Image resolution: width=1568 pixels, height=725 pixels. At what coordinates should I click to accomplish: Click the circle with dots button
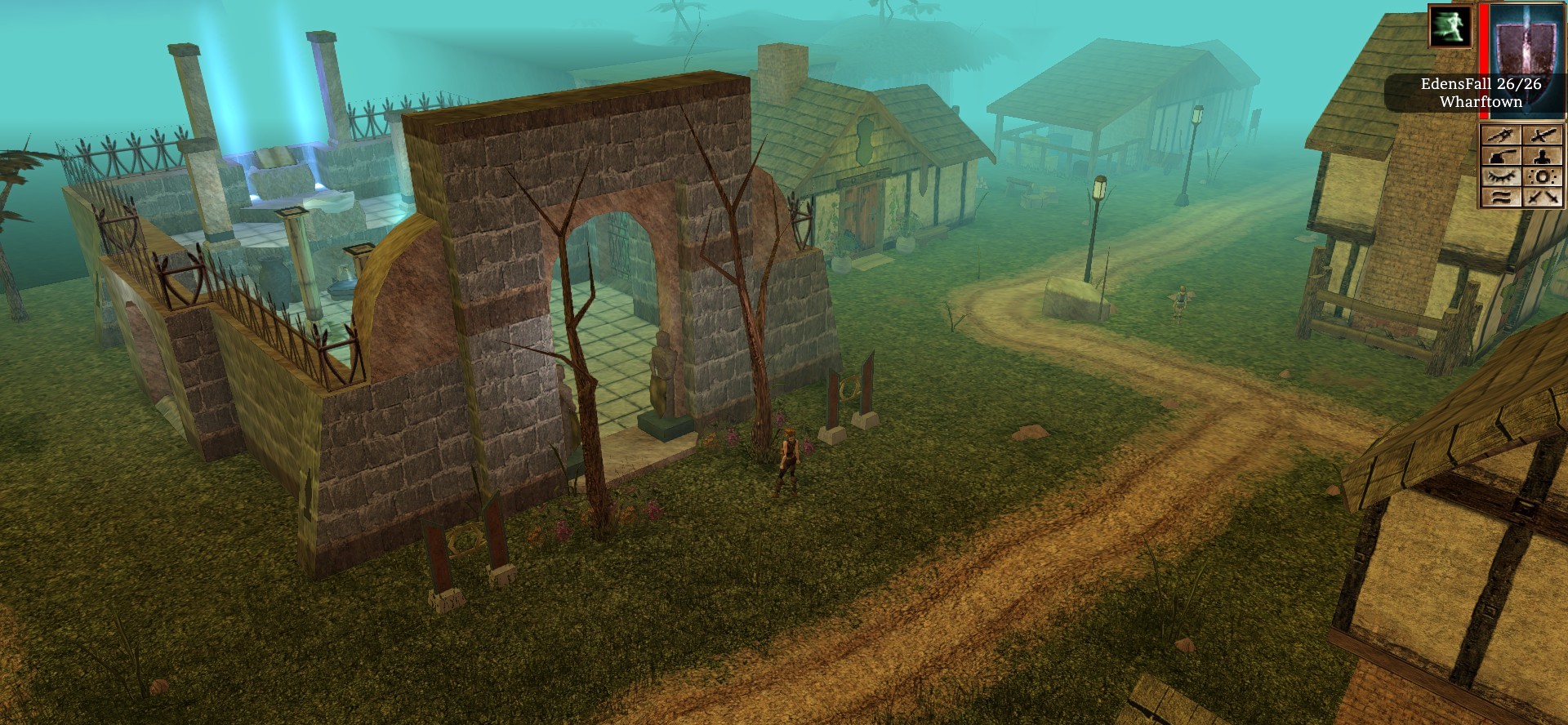(1543, 177)
